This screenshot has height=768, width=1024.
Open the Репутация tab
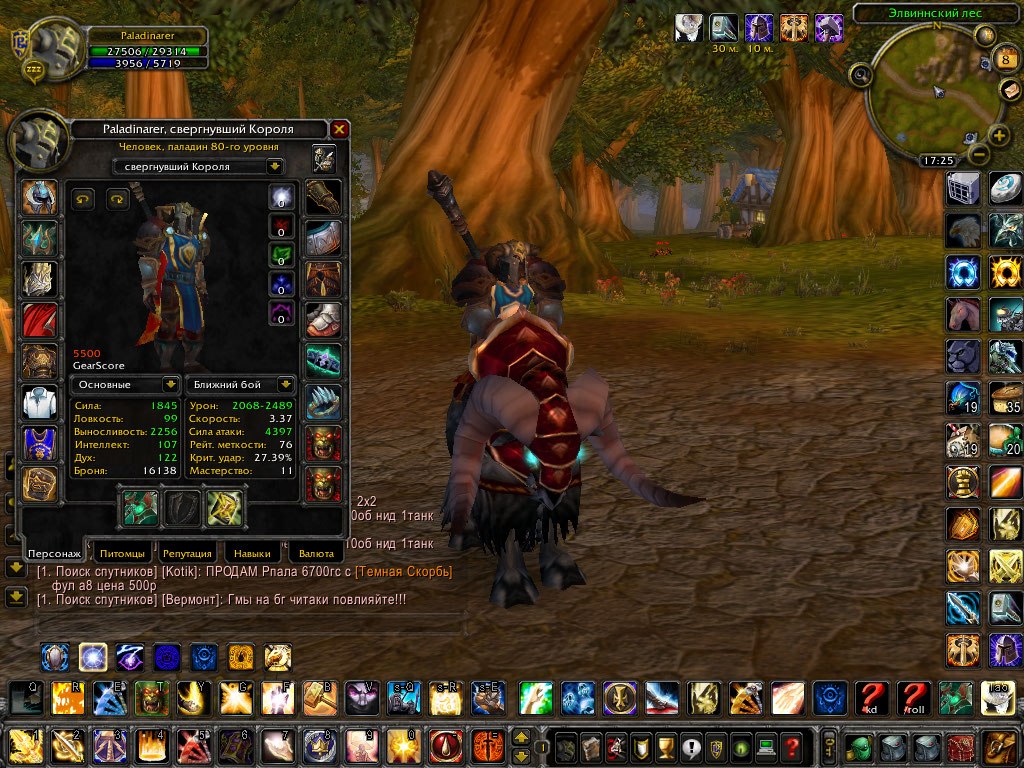pos(187,553)
